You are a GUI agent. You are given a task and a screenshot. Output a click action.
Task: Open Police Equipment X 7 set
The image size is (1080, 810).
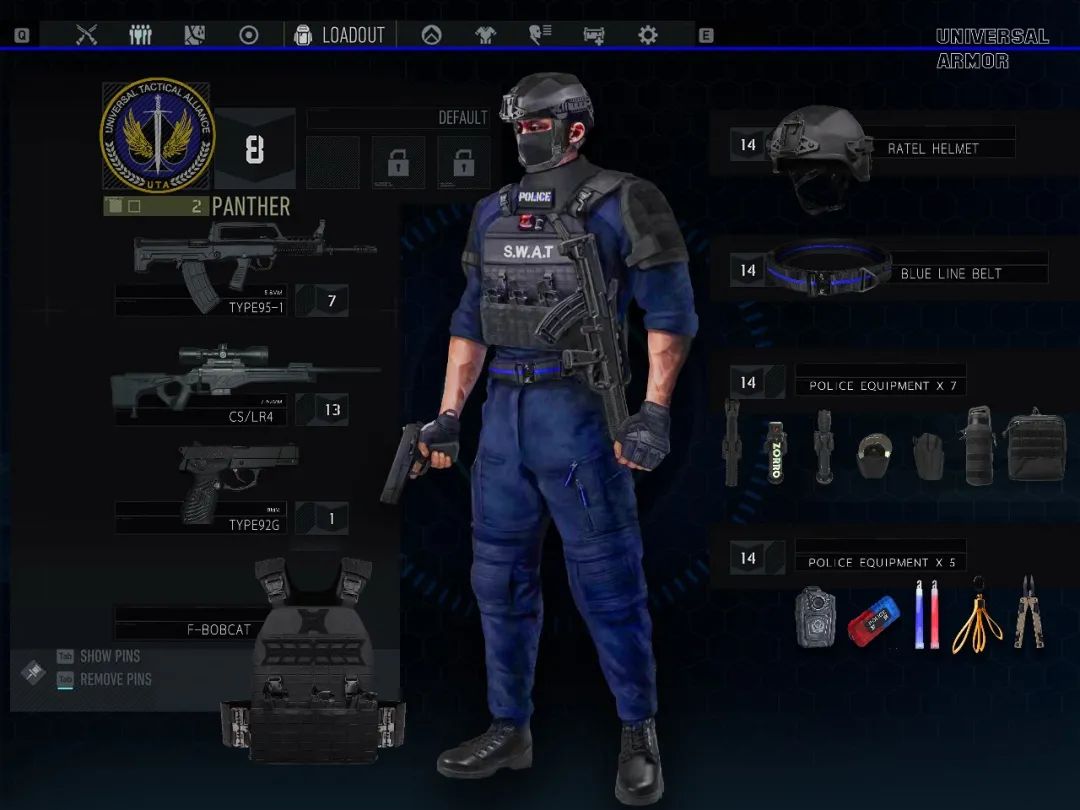[880, 385]
